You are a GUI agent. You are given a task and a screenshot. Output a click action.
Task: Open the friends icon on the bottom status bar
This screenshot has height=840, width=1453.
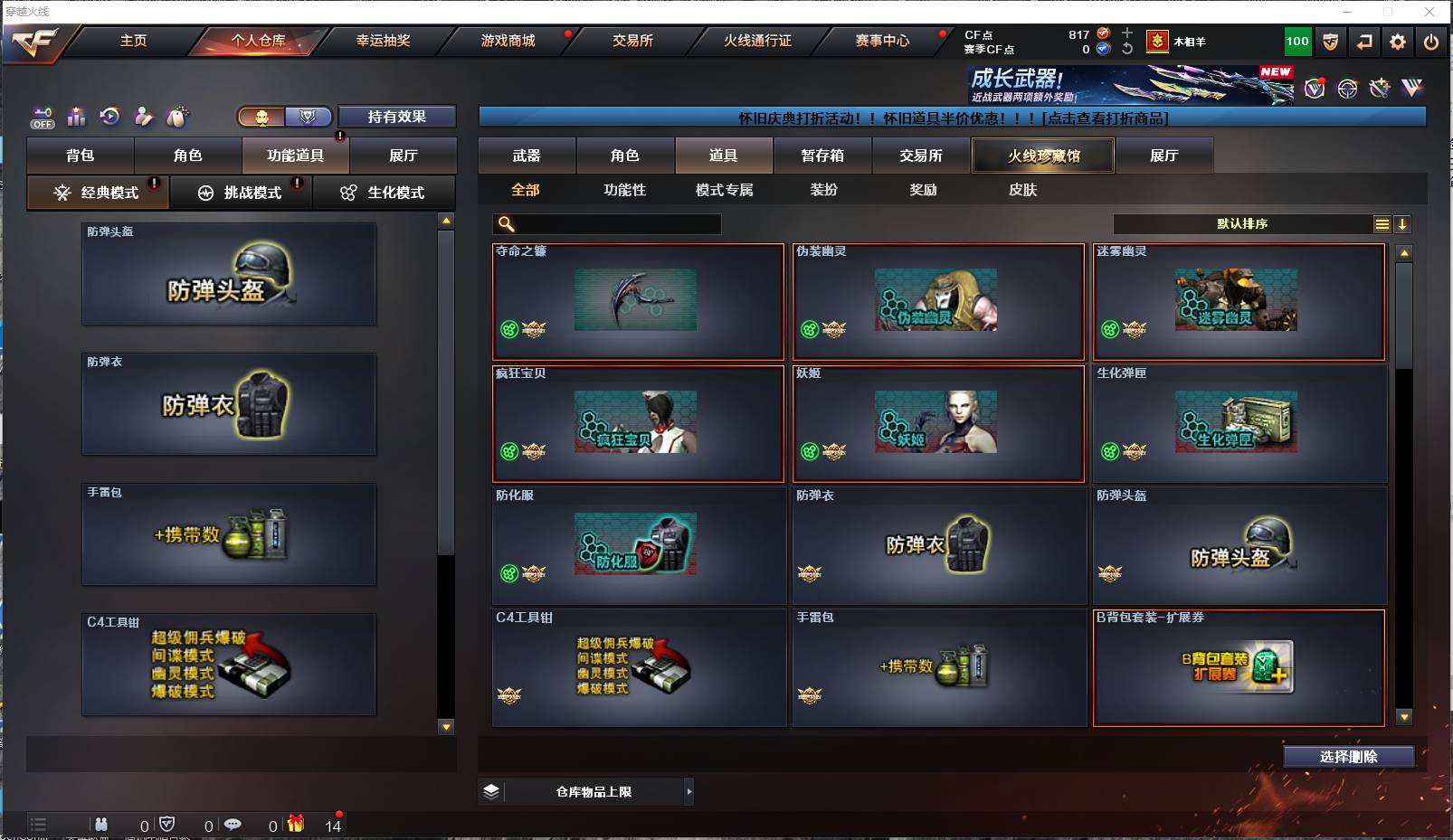(x=101, y=824)
